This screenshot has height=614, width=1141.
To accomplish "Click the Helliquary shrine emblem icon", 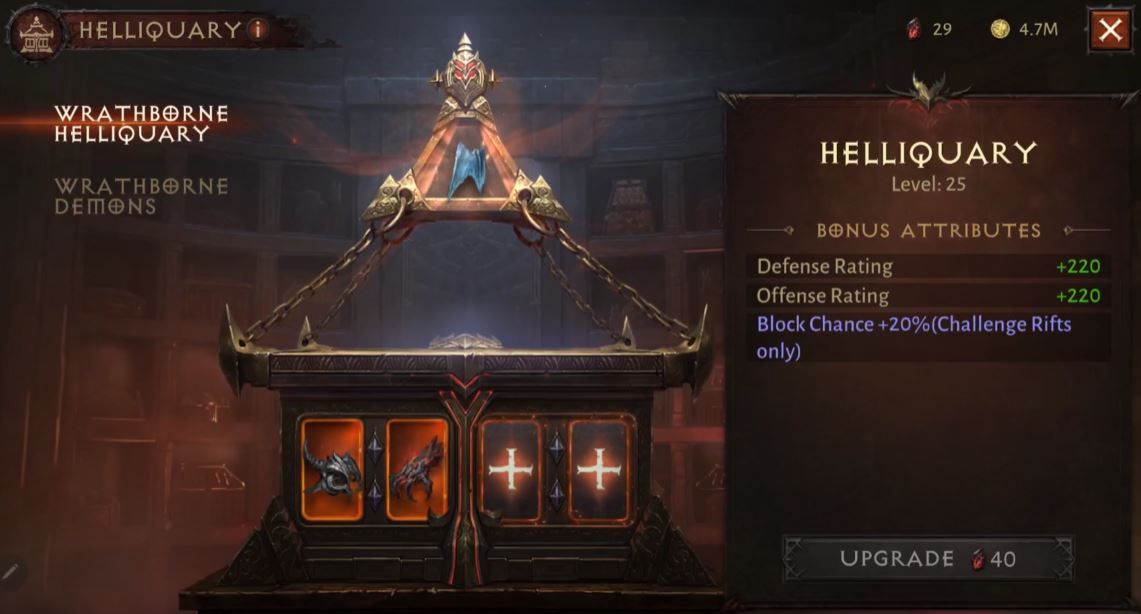I will pyautogui.click(x=36, y=32).
